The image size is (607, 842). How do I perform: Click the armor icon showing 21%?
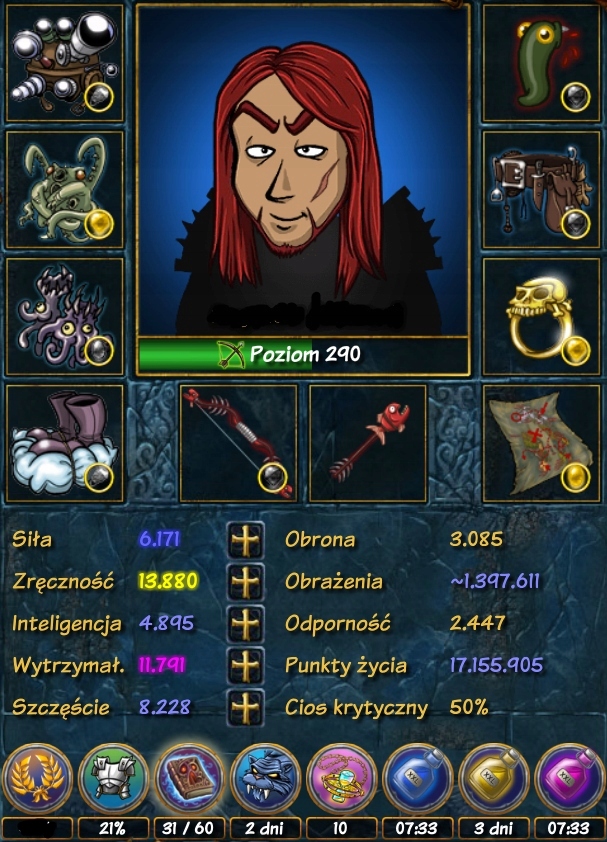point(113,779)
